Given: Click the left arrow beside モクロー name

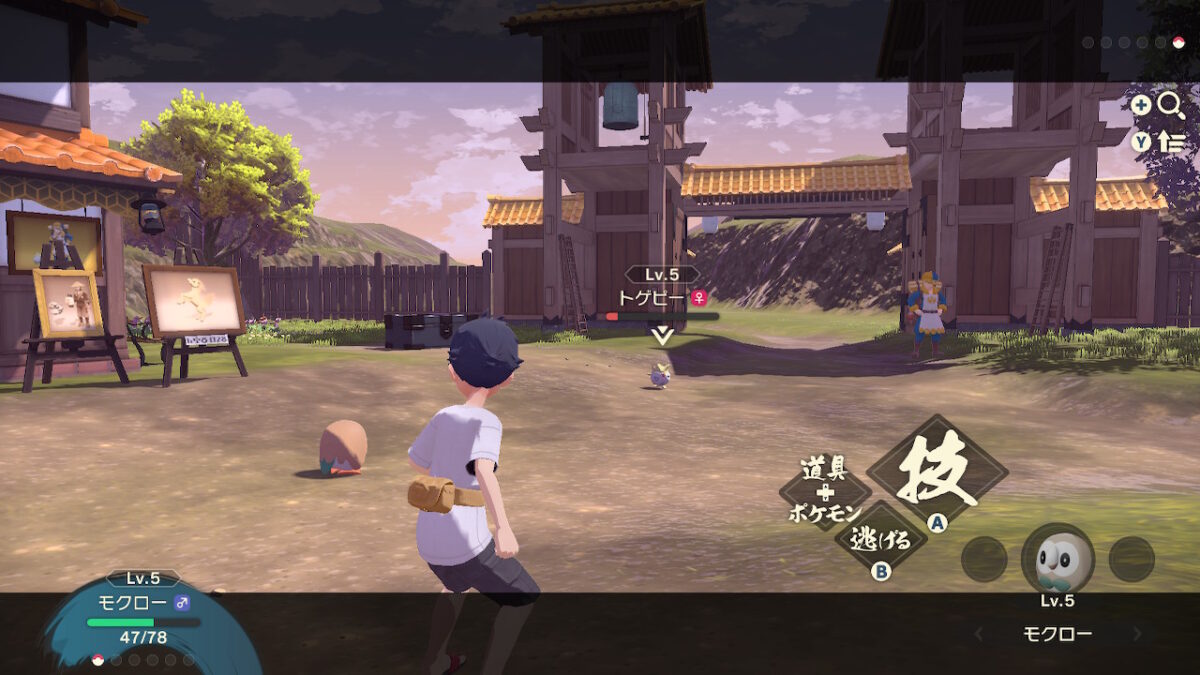Looking at the screenshot, I should [979, 634].
